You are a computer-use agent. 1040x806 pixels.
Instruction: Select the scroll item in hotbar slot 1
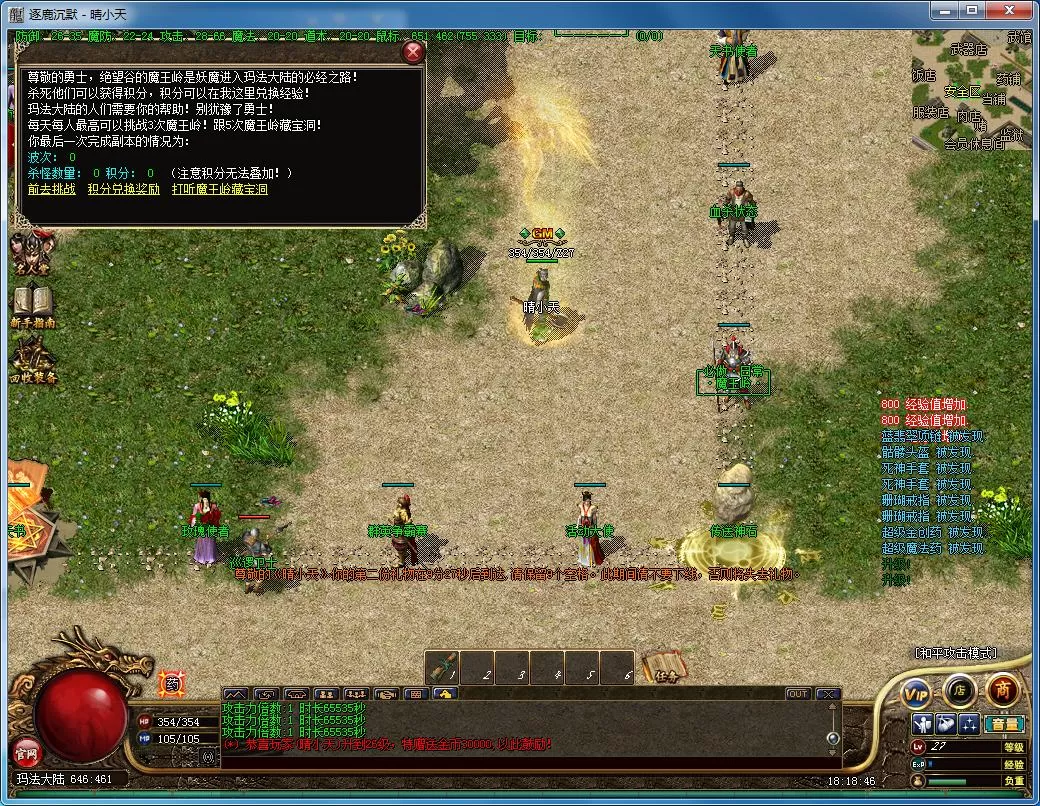tap(443, 668)
